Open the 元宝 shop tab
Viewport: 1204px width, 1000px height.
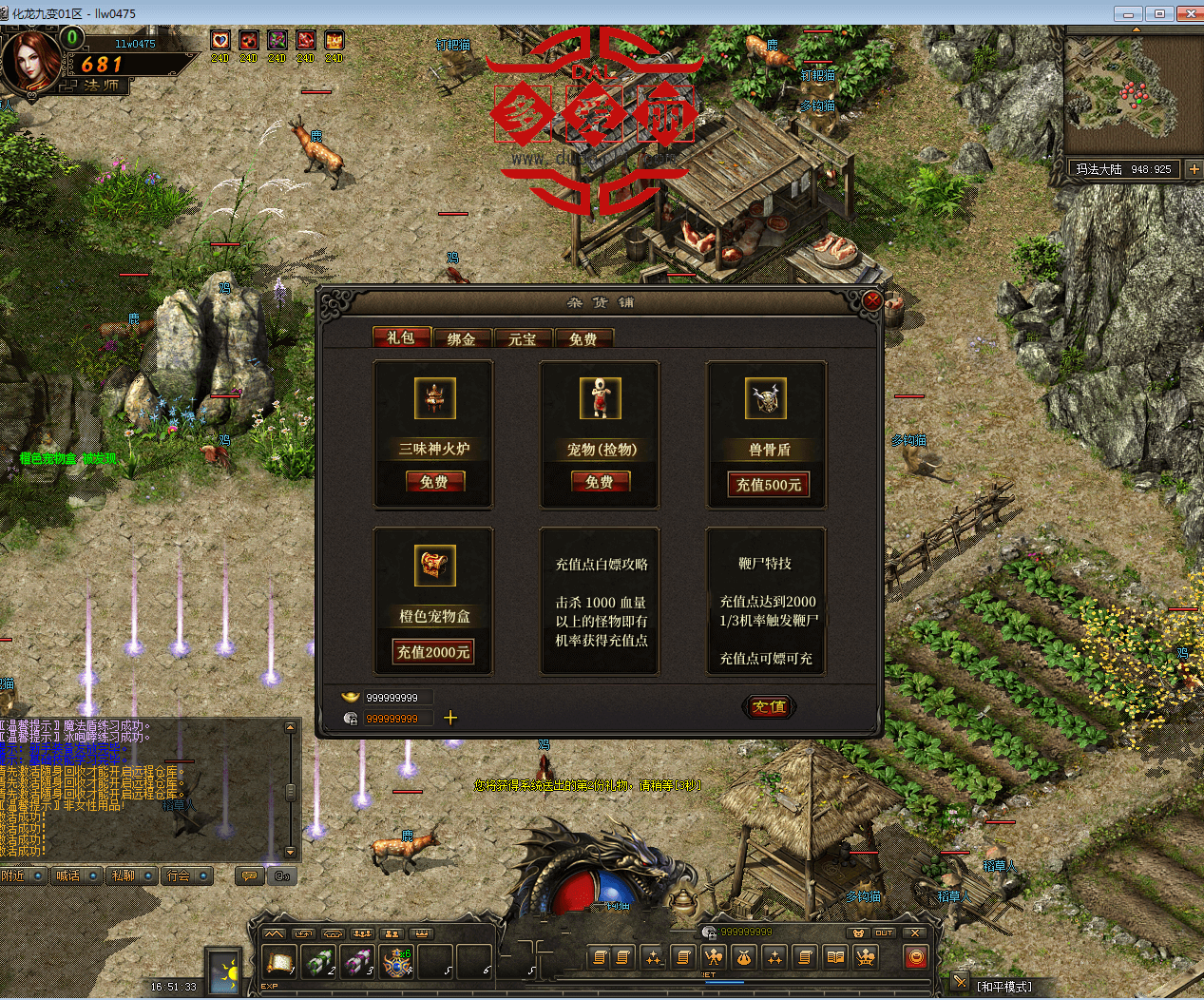522,338
